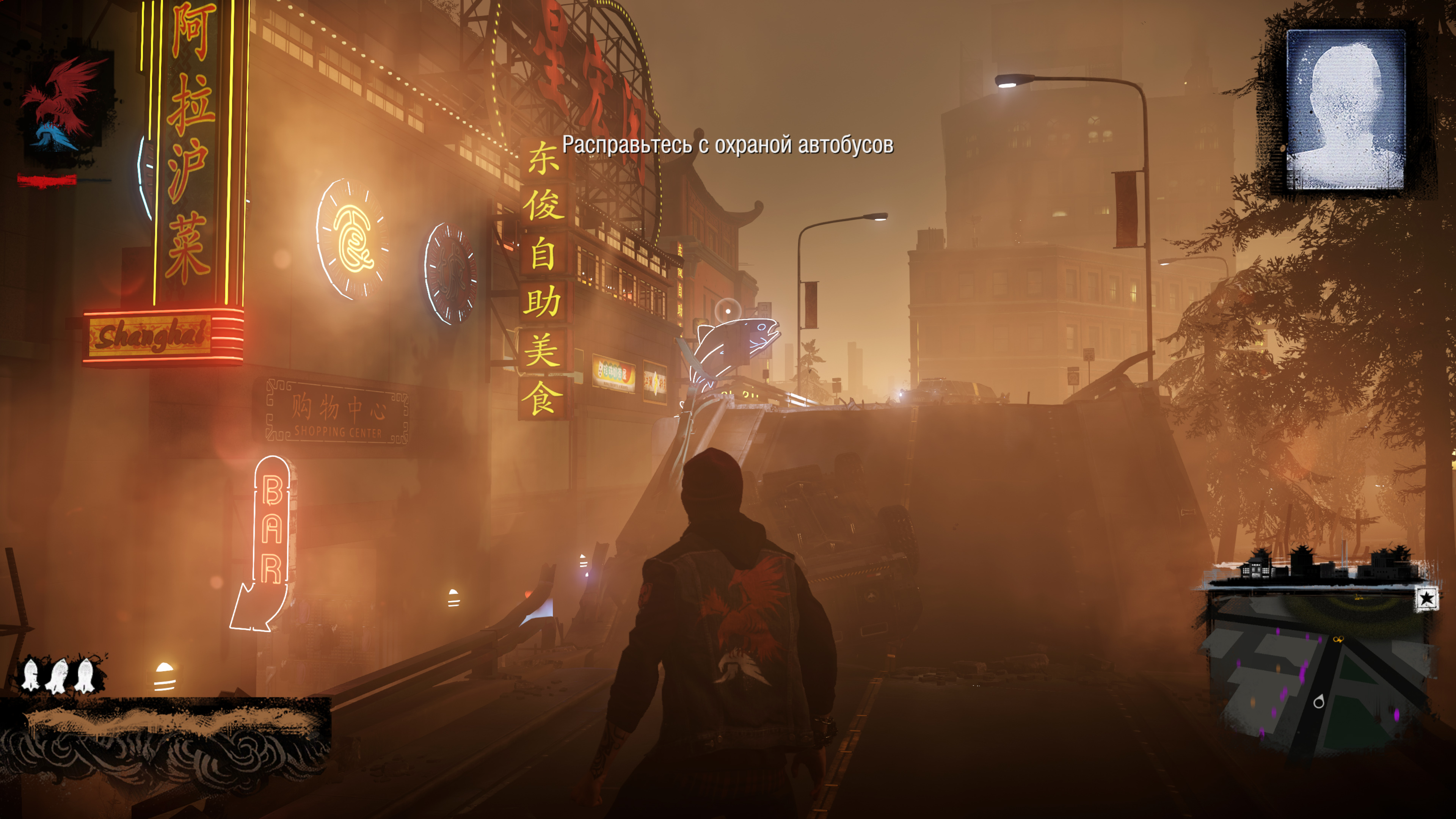Select the rocket ammo icons
Screen dimensions: 1456x819
pyautogui.click(x=58, y=674)
